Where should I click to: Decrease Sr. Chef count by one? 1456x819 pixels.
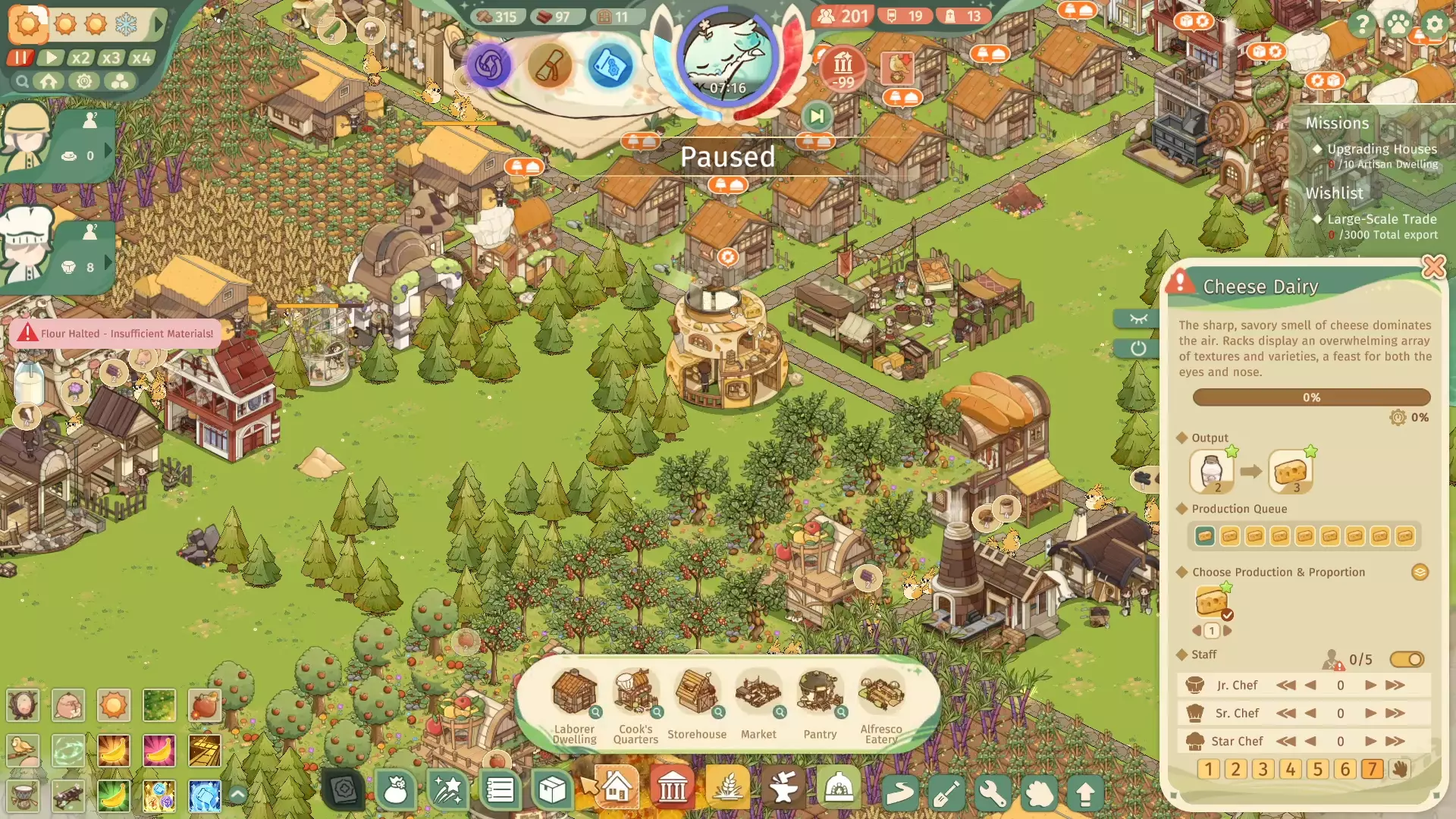coord(1310,714)
